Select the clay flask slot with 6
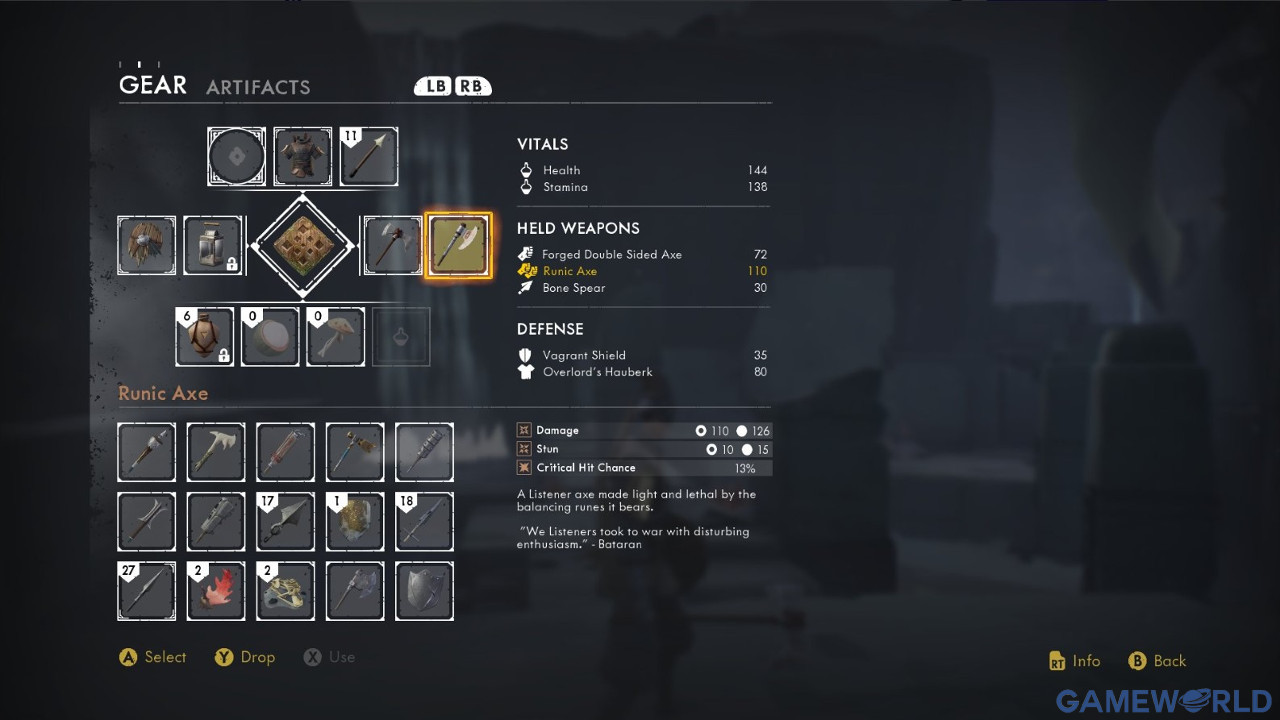The image size is (1280, 720). click(205, 337)
